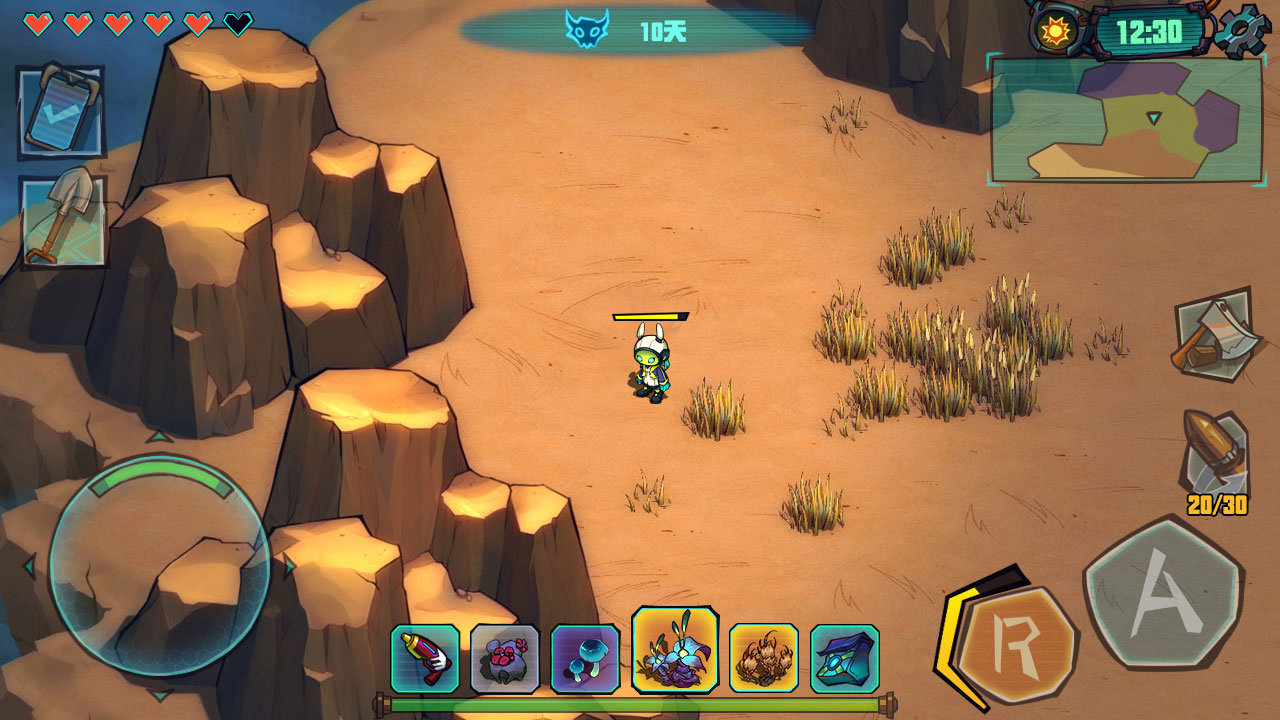Select the blue mushroom hotbar slot
This screenshot has width=1280, height=720.
(x=585, y=659)
